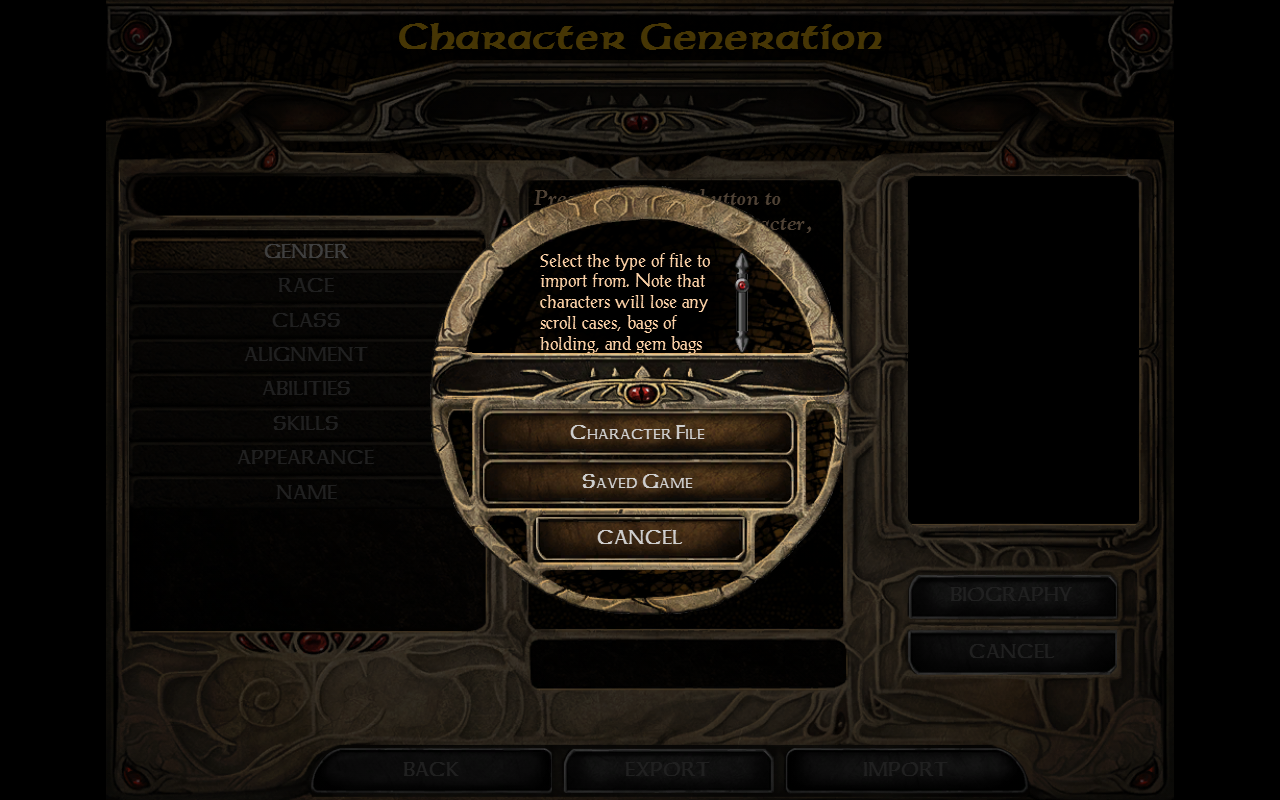Screen dimensions: 1280x800
Task: Select the Saved Game import option
Action: point(638,482)
